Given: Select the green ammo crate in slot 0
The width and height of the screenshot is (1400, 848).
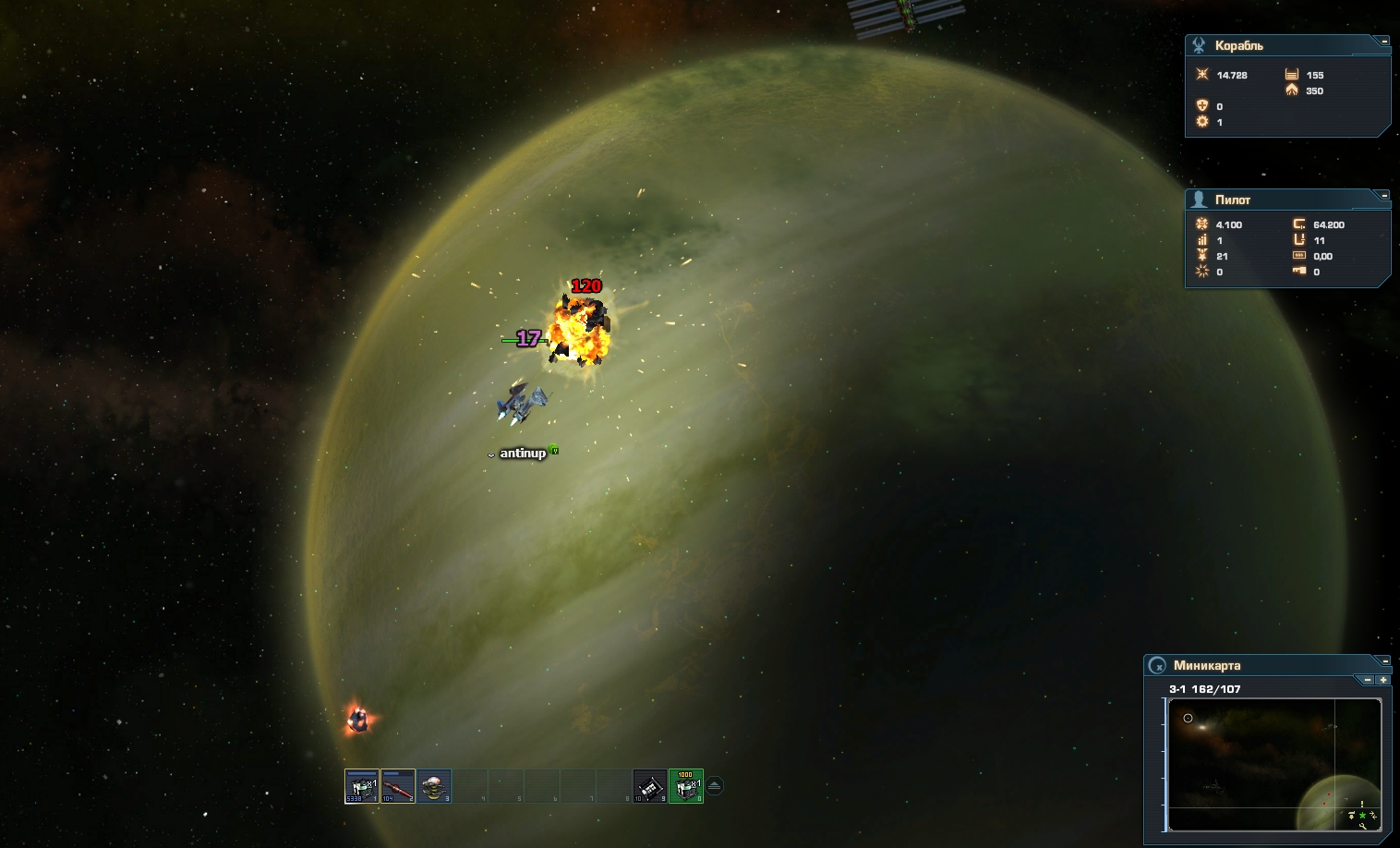Looking at the screenshot, I should click(x=685, y=786).
